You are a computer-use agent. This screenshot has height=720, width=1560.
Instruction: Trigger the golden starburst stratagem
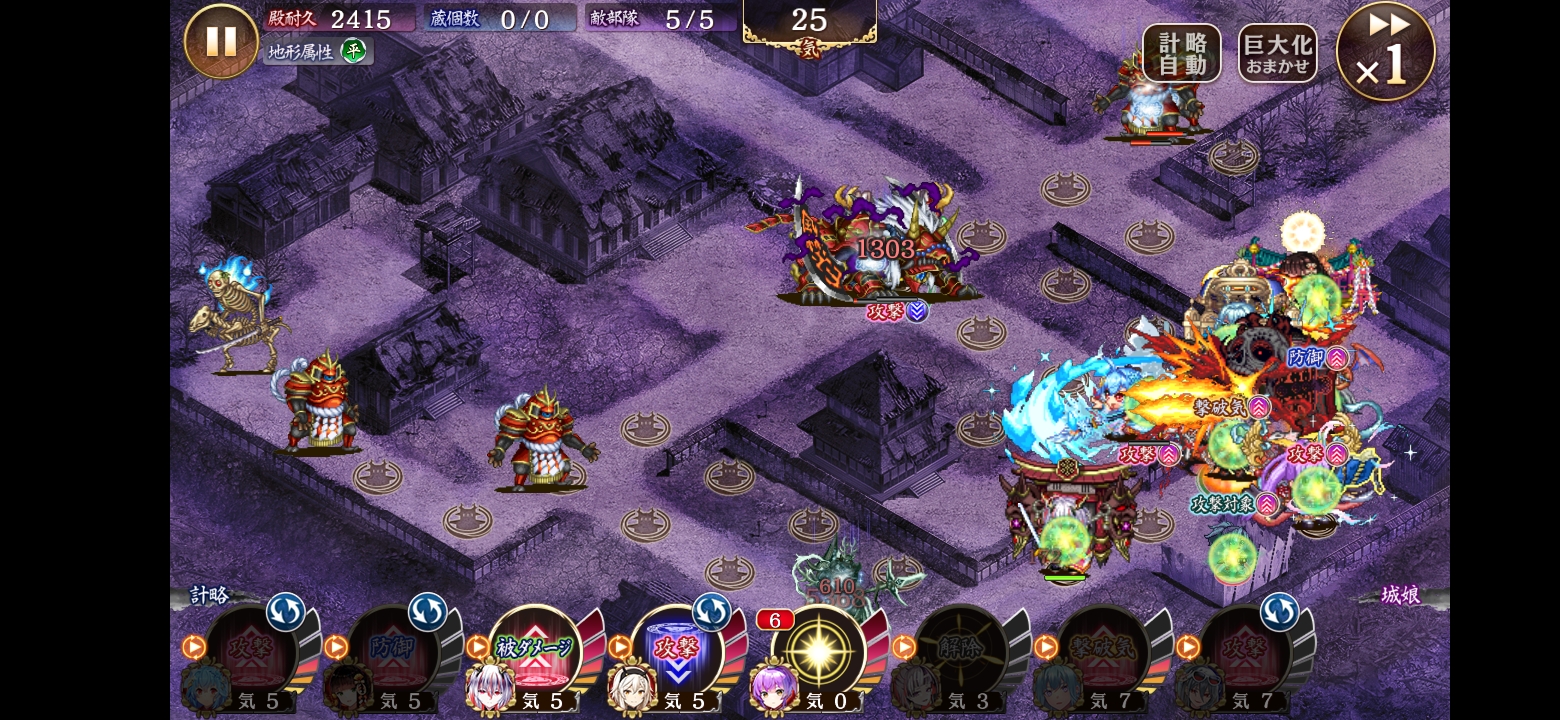click(x=818, y=650)
